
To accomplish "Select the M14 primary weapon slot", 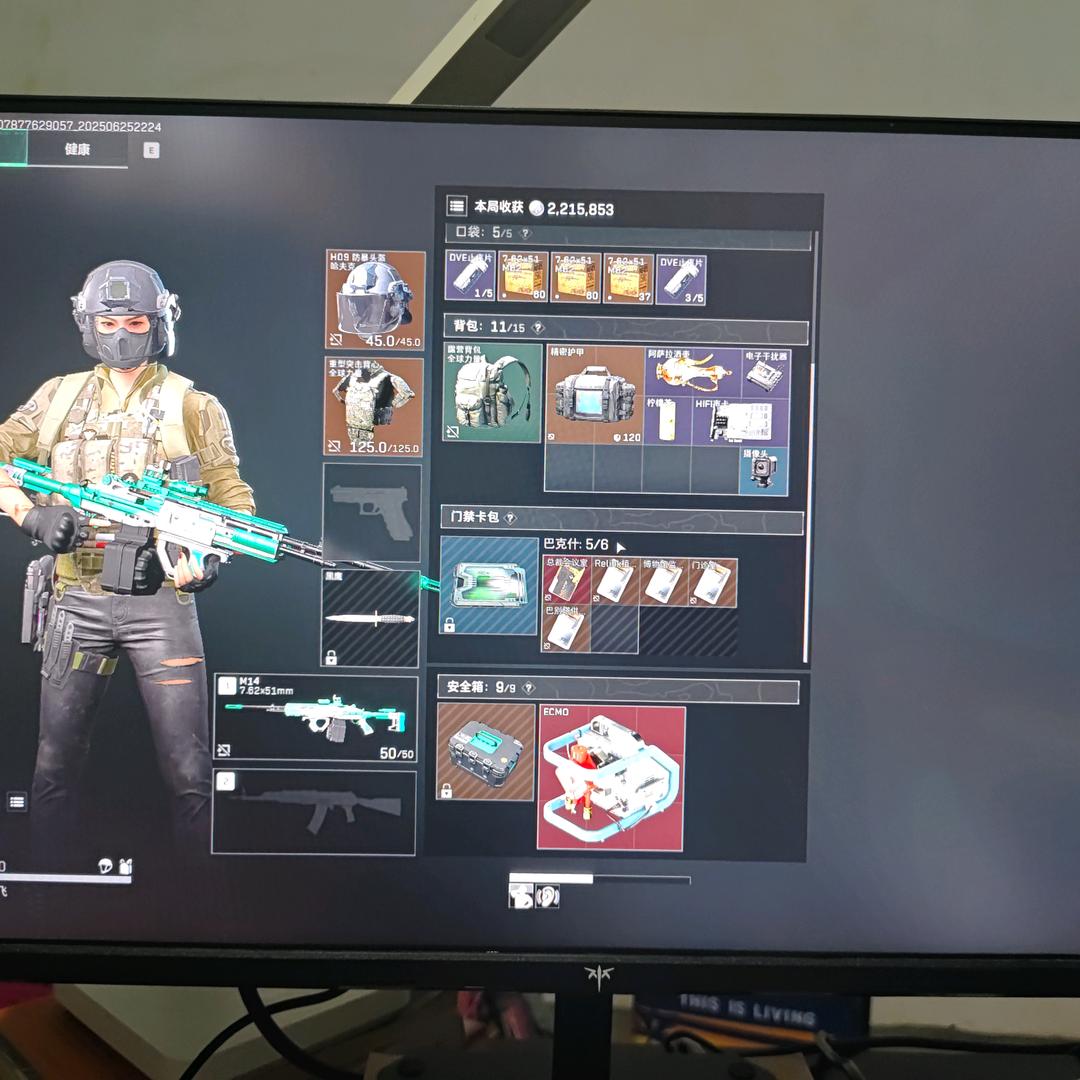I will (x=316, y=718).
